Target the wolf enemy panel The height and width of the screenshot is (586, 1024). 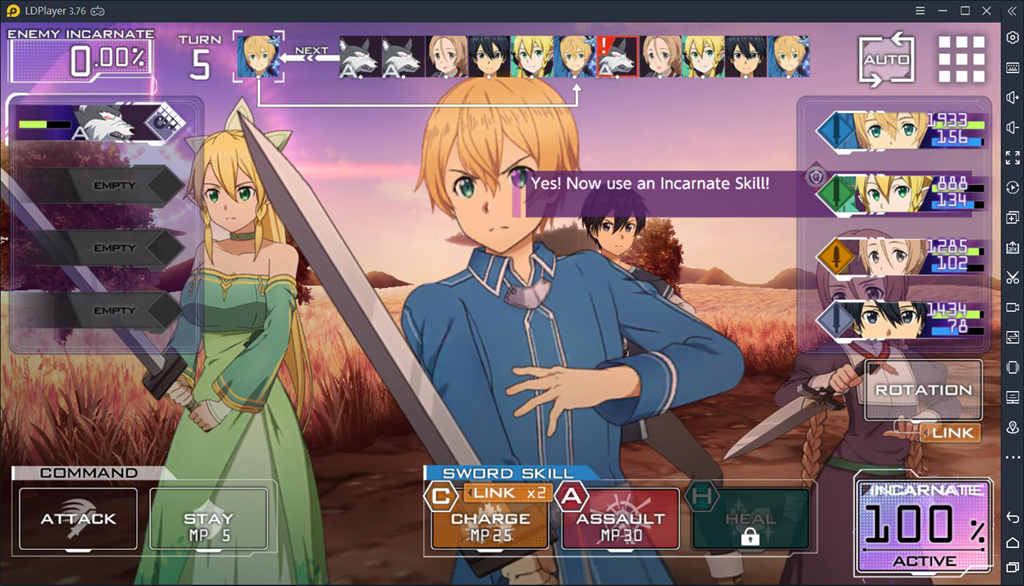tap(102, 123)
